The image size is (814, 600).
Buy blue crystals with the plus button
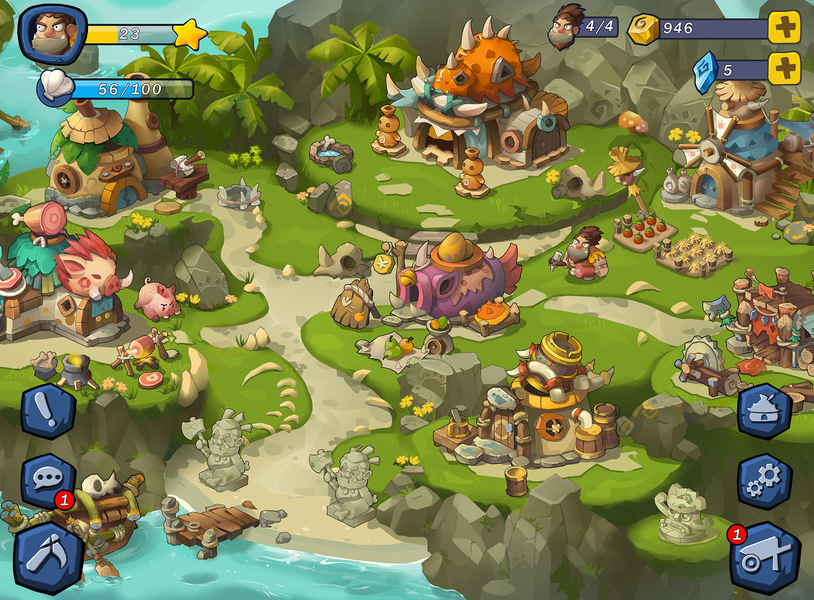tap(784, 68)
